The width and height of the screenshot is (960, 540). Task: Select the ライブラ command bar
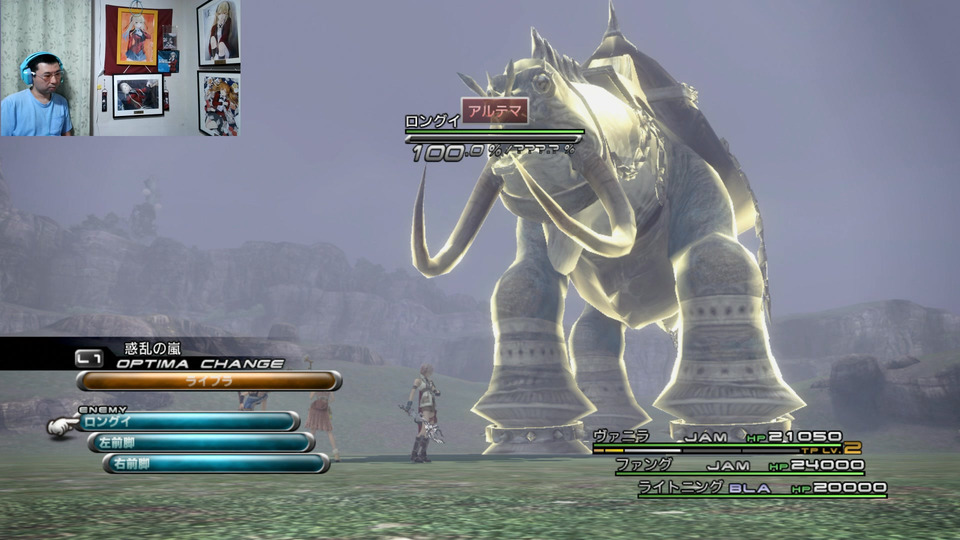(209, 381)
